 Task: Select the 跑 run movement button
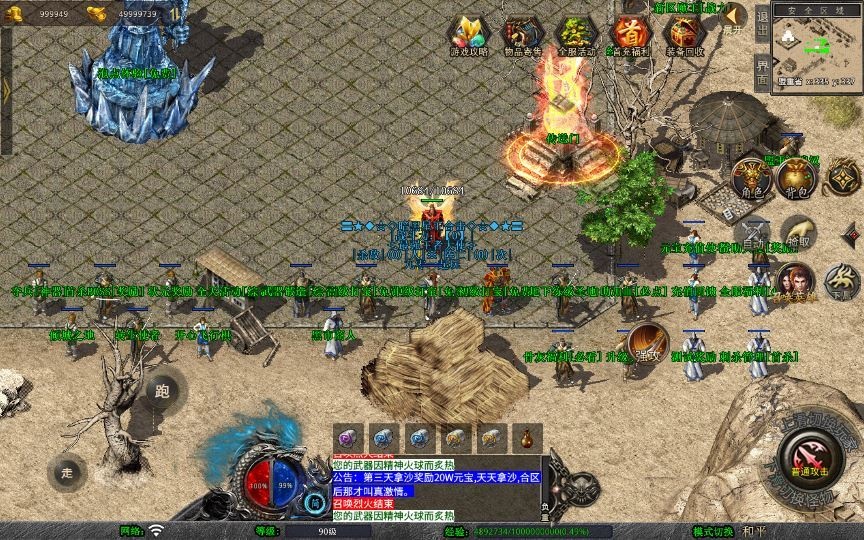163,392
